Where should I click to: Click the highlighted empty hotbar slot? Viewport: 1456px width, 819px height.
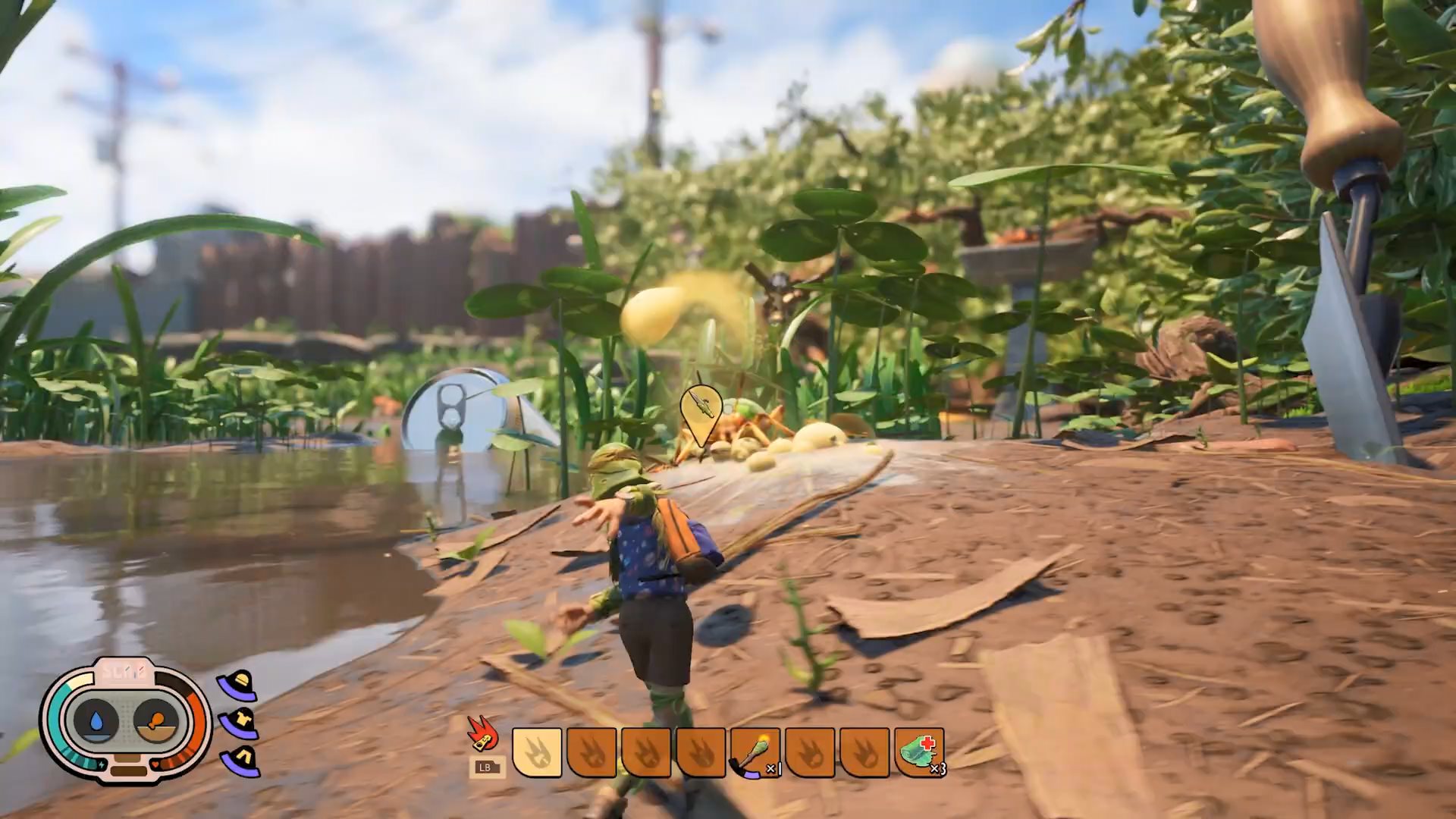pos(537,752)
